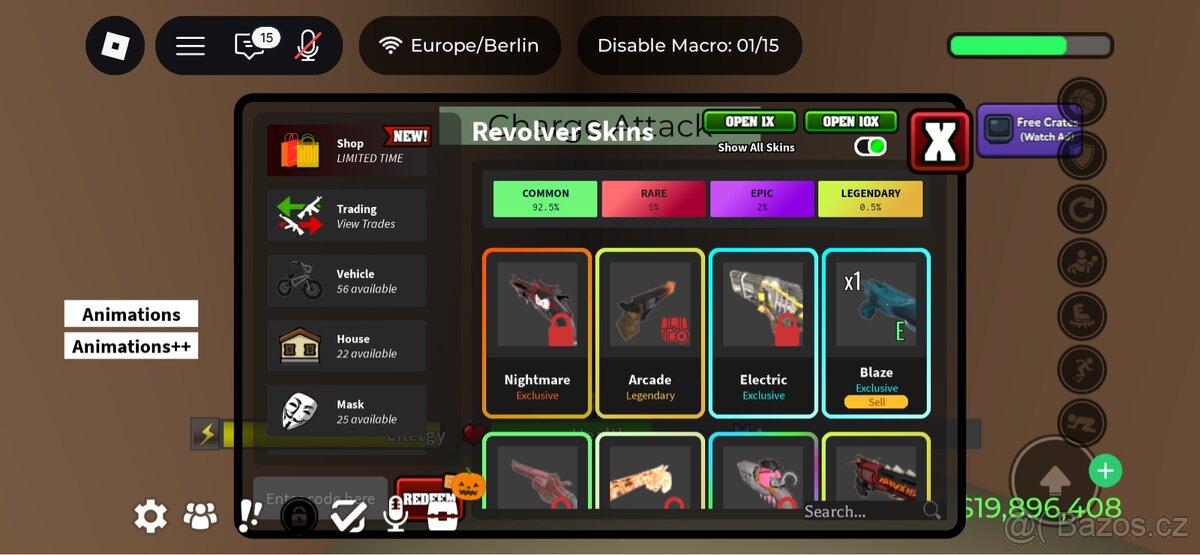This screenshot has width=1200, height=555.
Task: Switch to the Mask category
Action: pos(346,411)
